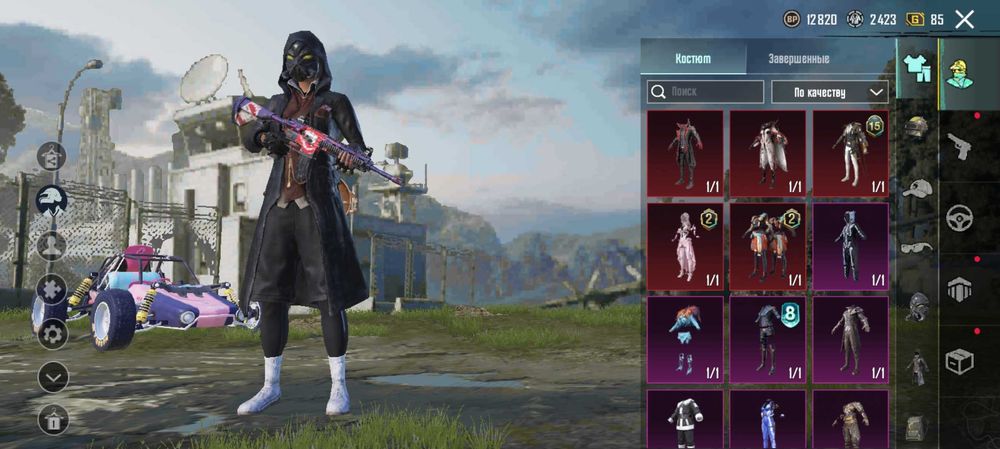Select the orange twin-armor outfit
1000x449 pixels.
tap(767, 246)
